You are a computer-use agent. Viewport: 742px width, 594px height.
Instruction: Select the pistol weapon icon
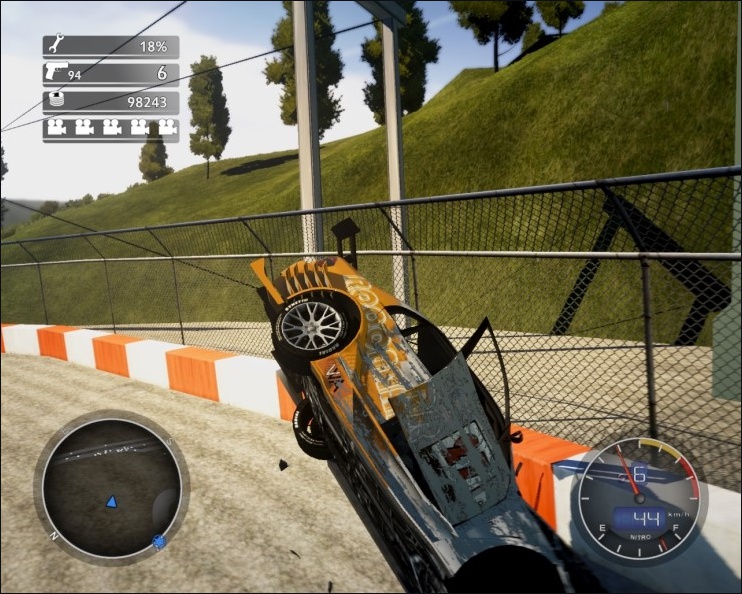pos(55,73)
